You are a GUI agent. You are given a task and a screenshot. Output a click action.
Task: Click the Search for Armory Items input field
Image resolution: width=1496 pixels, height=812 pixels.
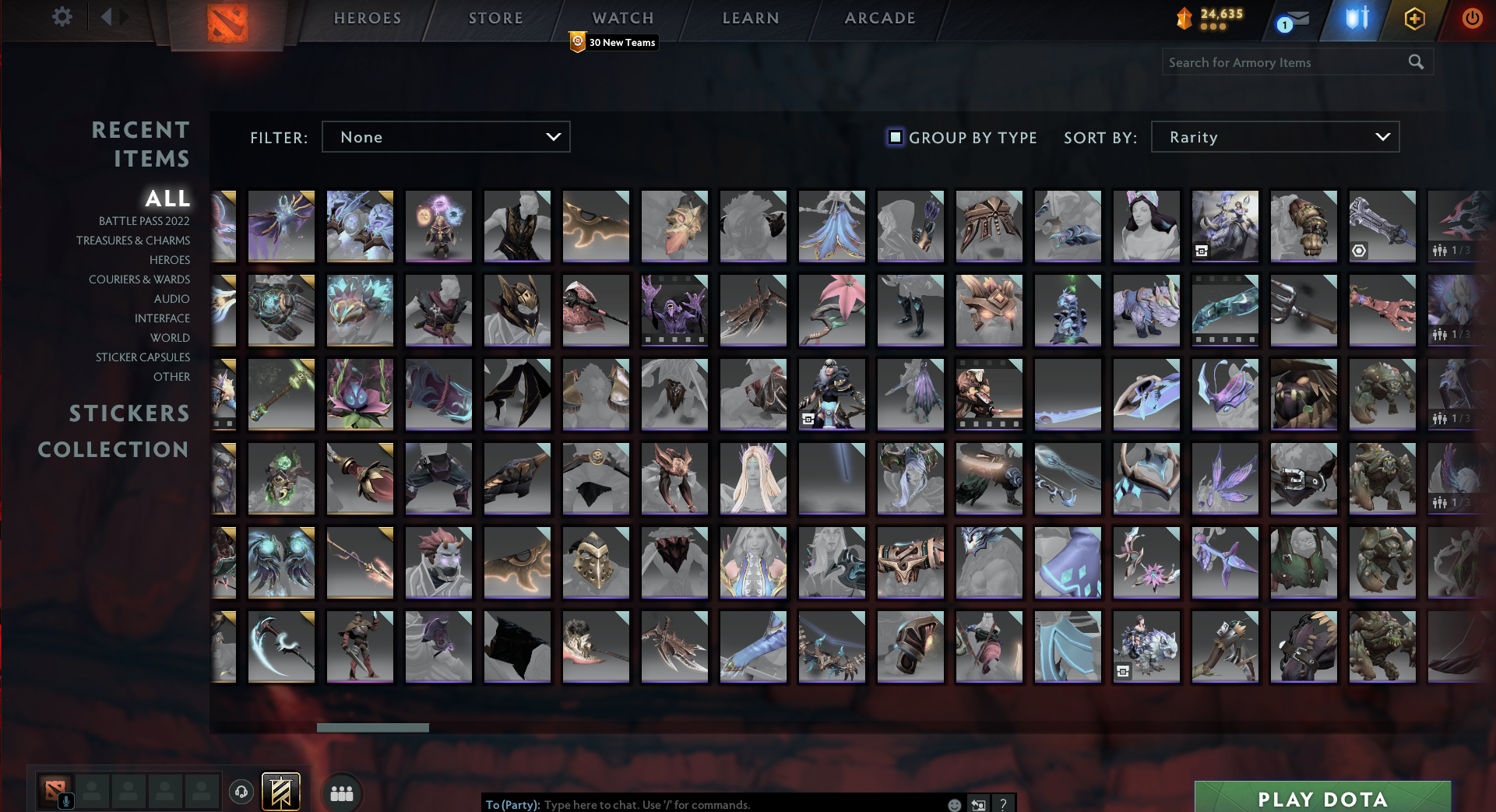(1277, 62)
